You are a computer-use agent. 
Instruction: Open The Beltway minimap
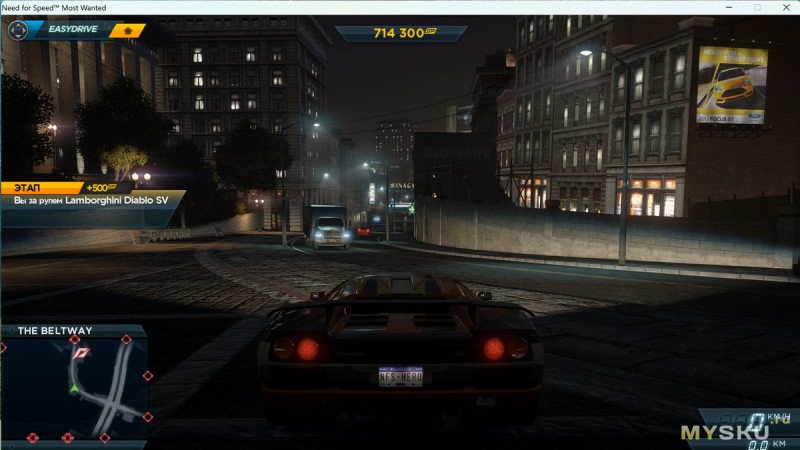74,385
